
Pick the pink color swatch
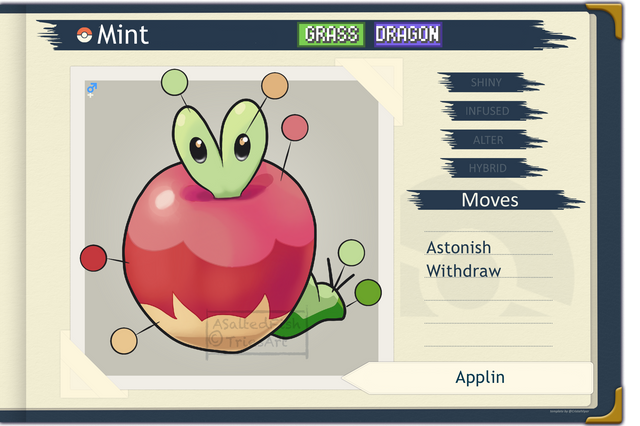pyautogui.click(x=294, y=127)
